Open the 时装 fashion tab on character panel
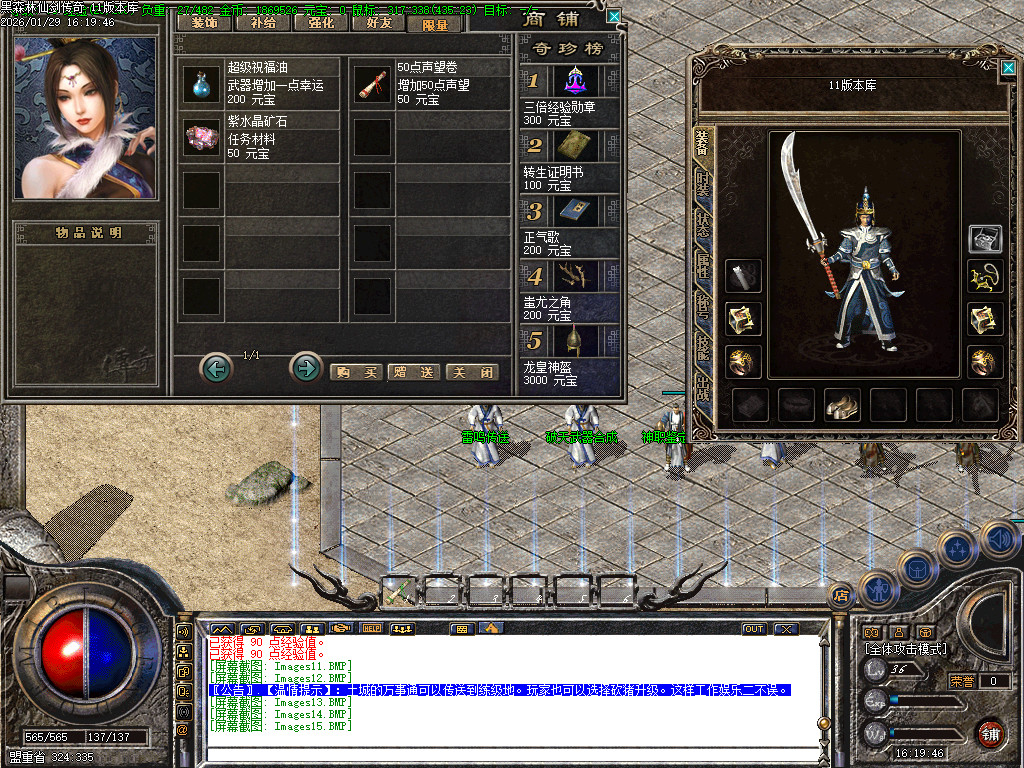Screen dimensions: 1024x768 [x=703, y=184]
